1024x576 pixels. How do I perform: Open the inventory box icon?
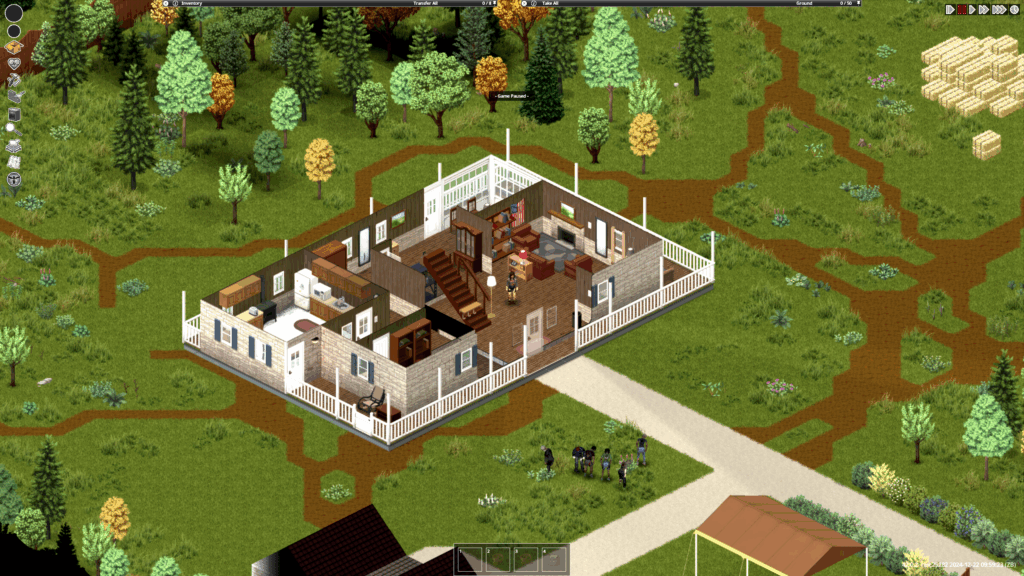[x=14, y=46]
